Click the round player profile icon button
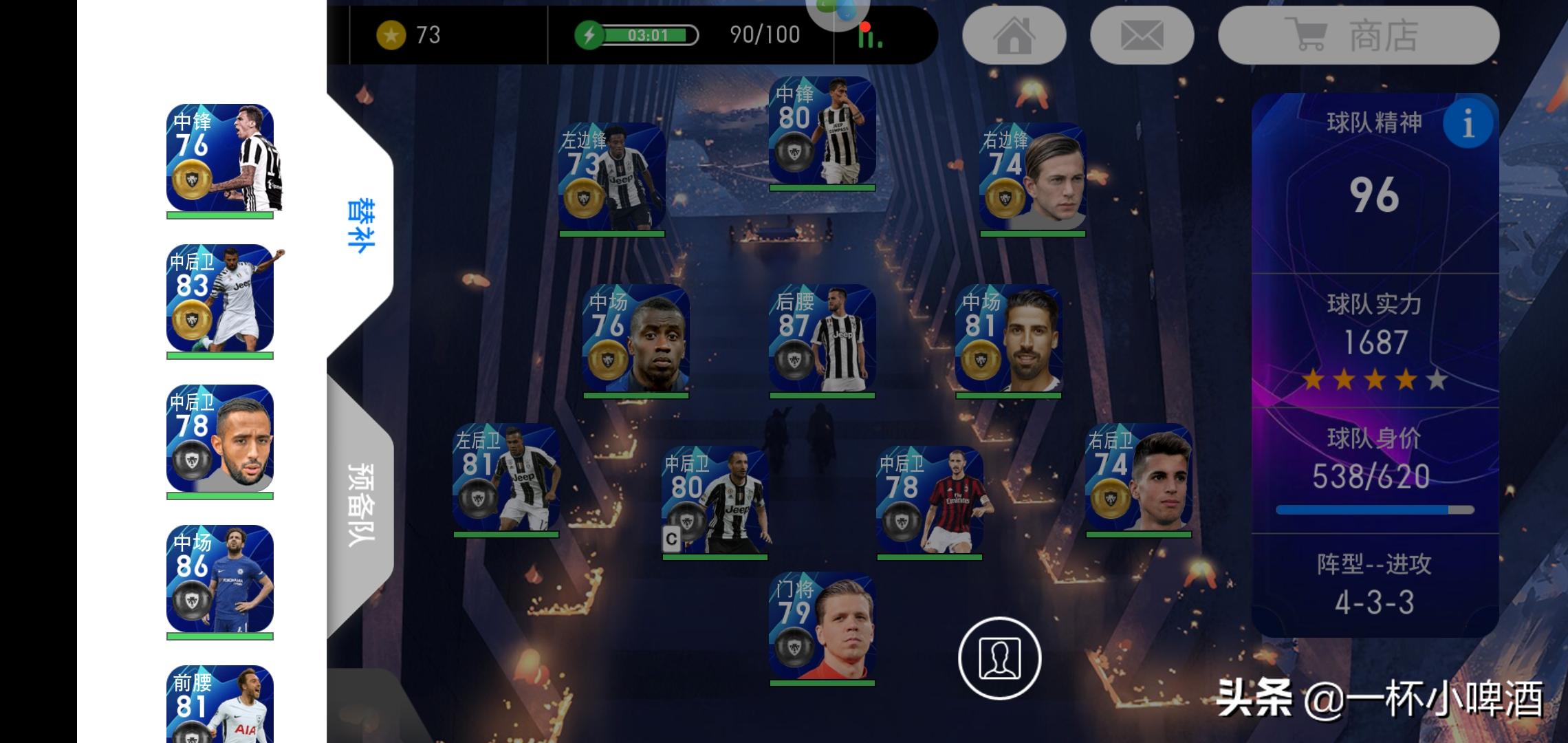The height and width of the screenshot is (743, 1568). [999, 658]
